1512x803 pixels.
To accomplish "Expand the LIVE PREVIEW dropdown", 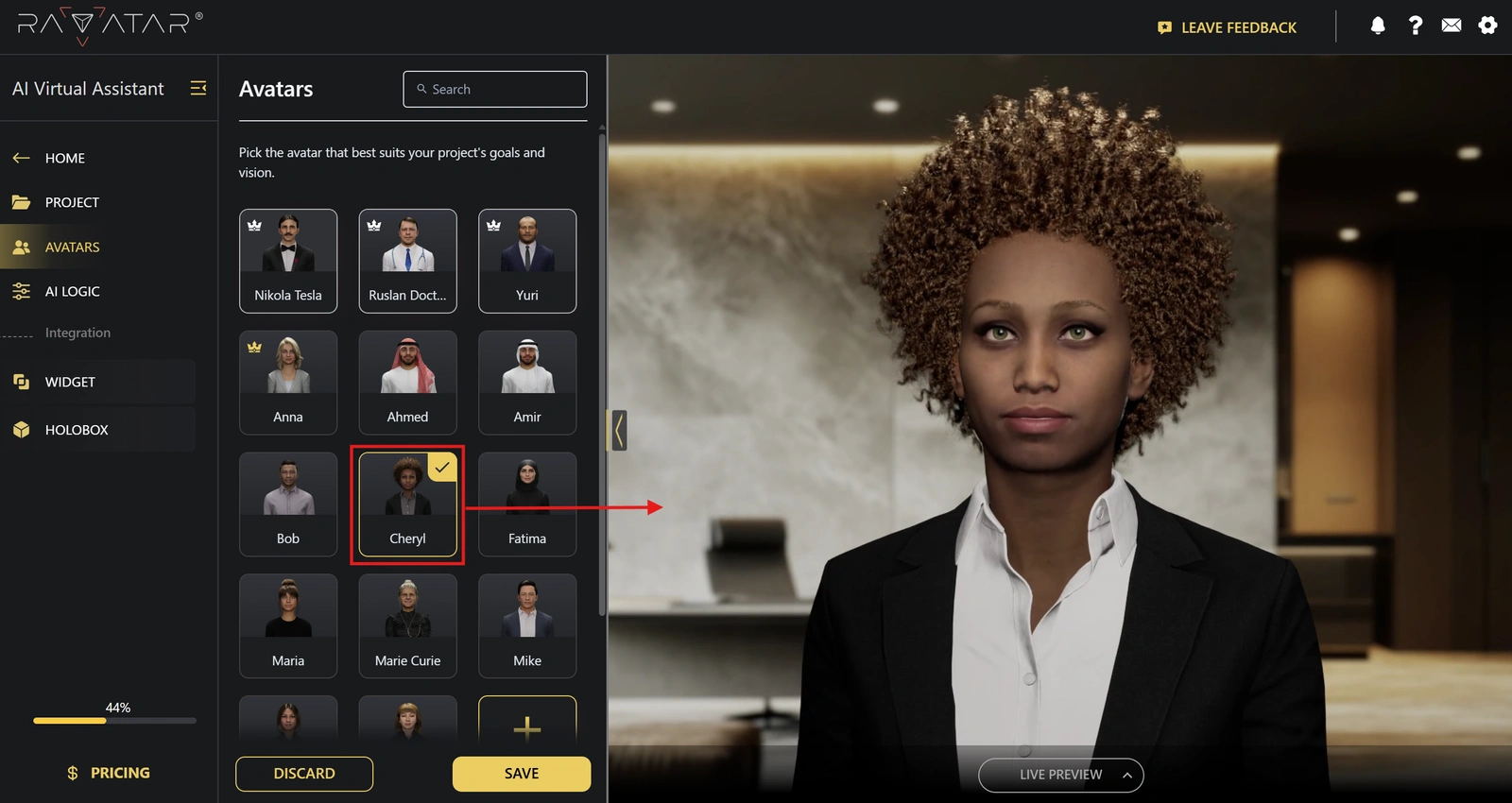I will [x=1060, y=775].
